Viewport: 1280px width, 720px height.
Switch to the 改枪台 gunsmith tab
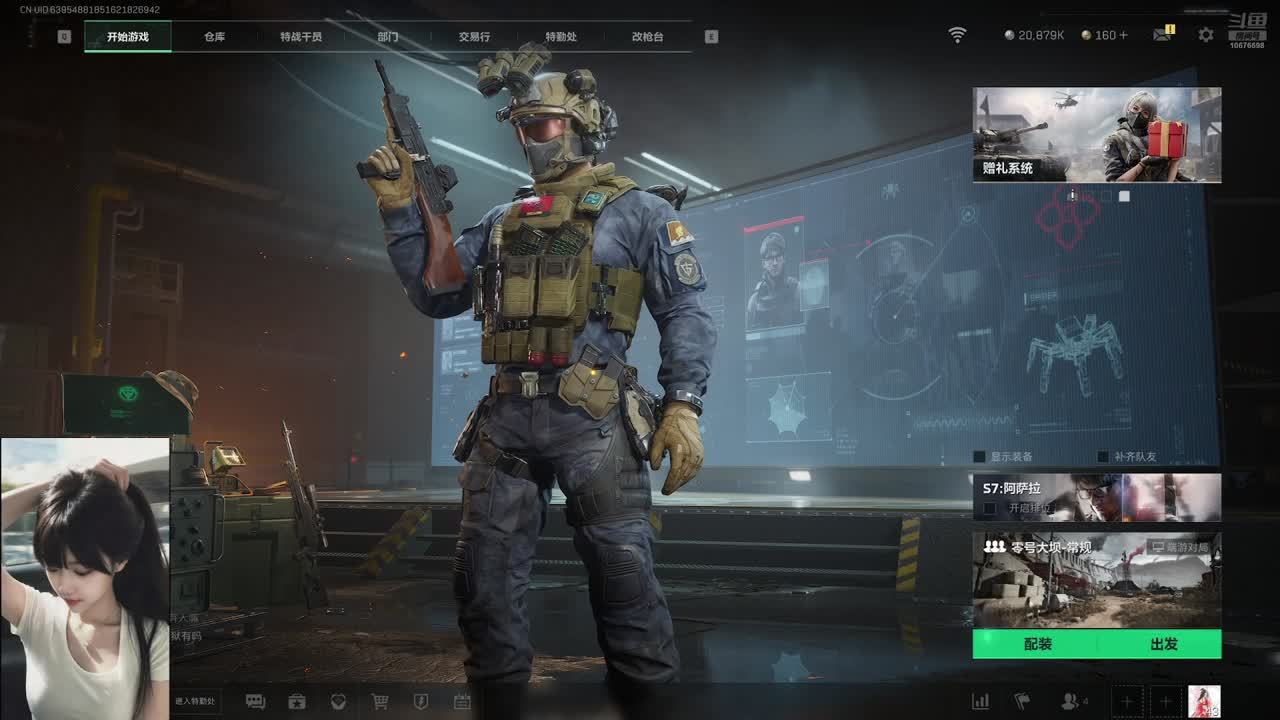pos(647,37)
